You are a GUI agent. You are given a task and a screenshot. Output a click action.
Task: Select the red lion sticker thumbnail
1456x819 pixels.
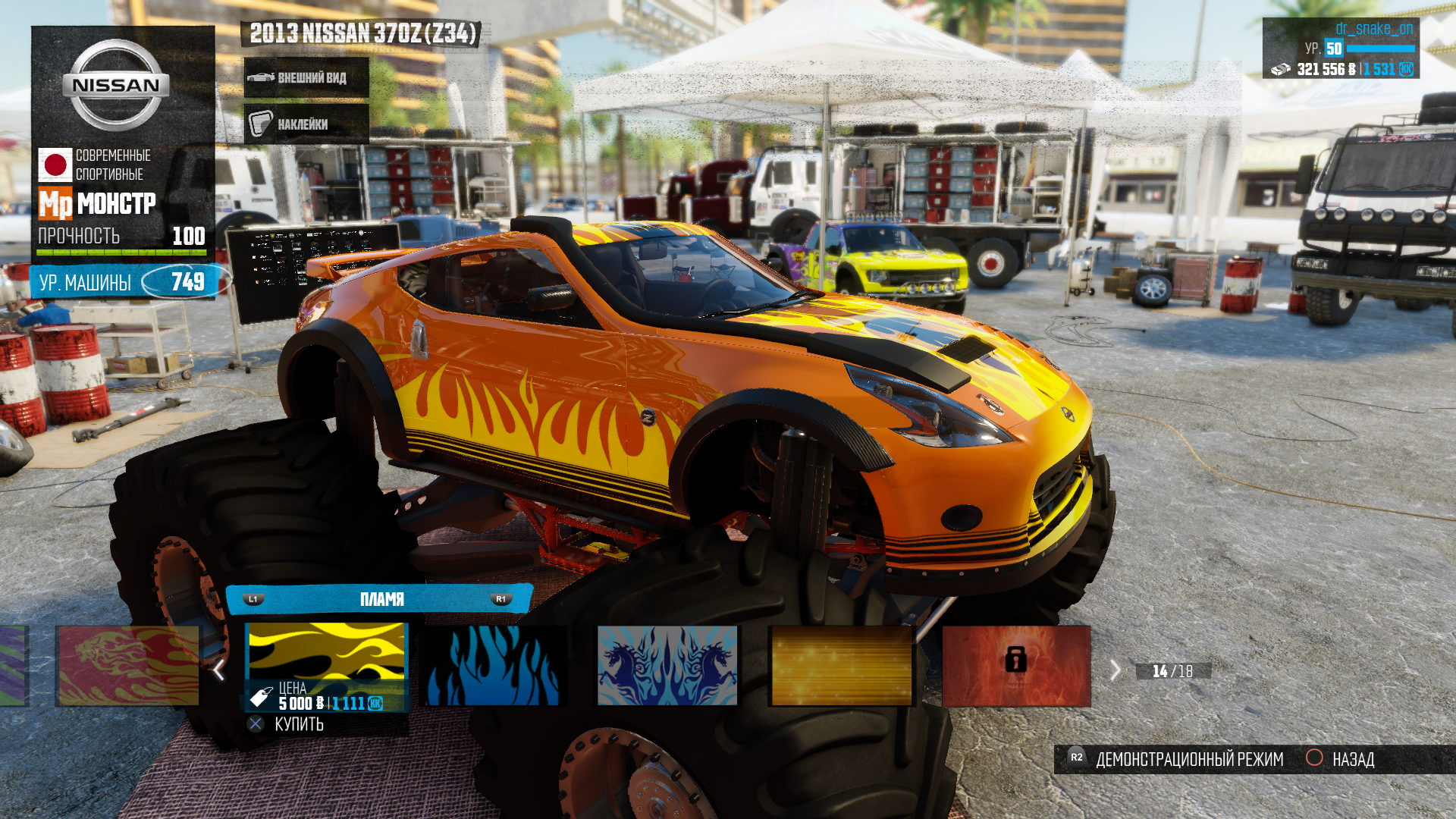tap(129, 666)
